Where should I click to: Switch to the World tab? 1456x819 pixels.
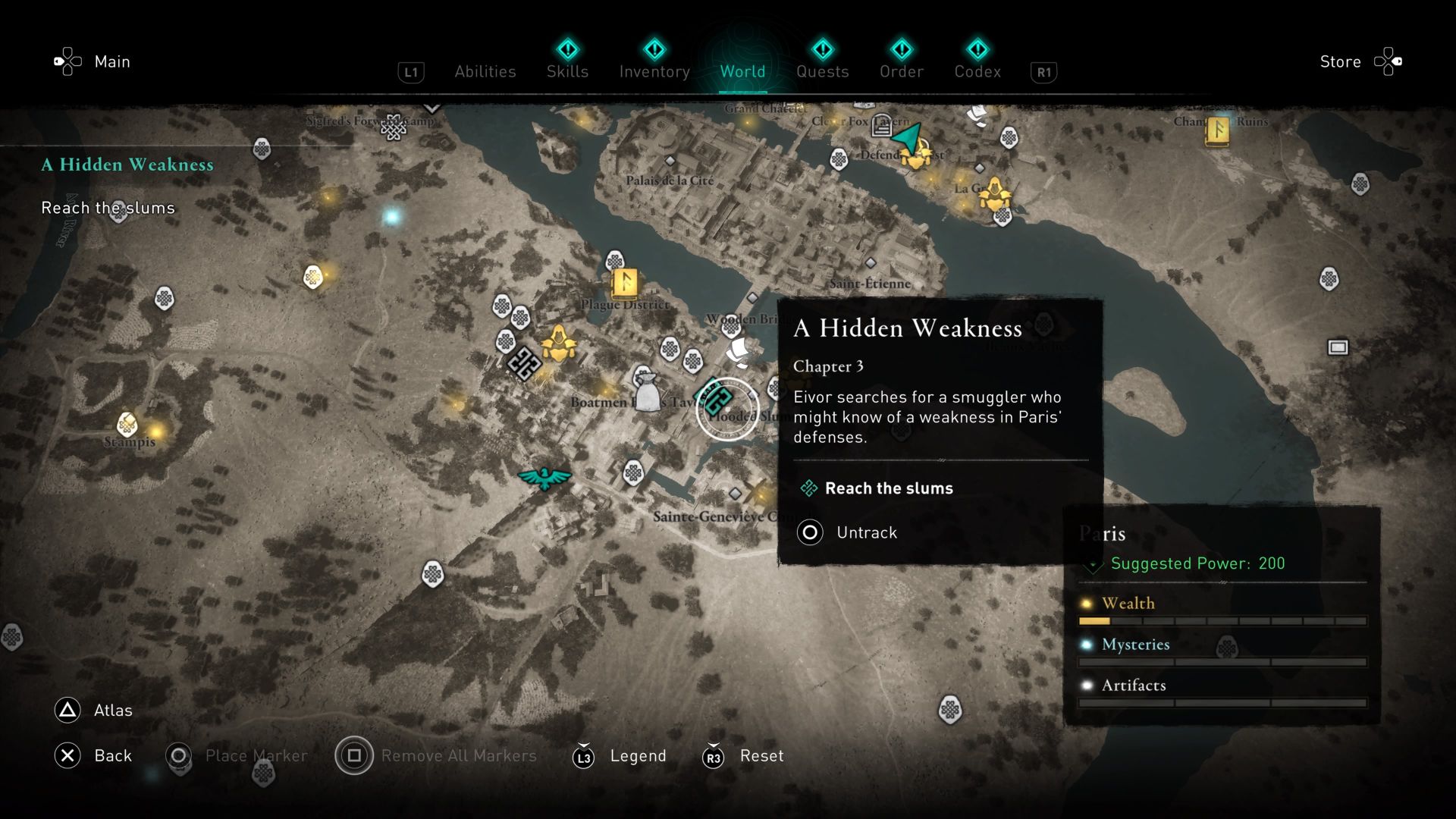pos(742,71)
